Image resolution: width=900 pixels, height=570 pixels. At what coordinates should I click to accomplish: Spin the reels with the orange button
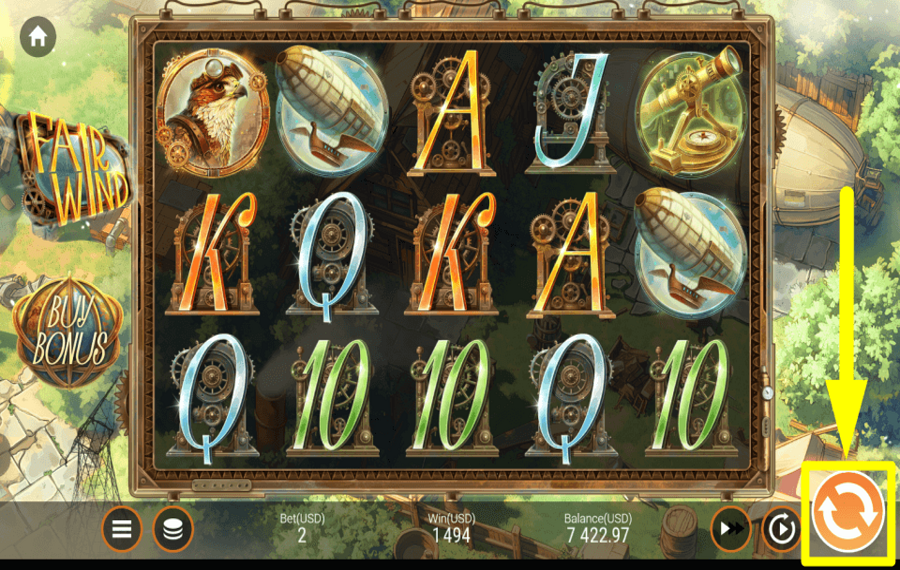847,511
